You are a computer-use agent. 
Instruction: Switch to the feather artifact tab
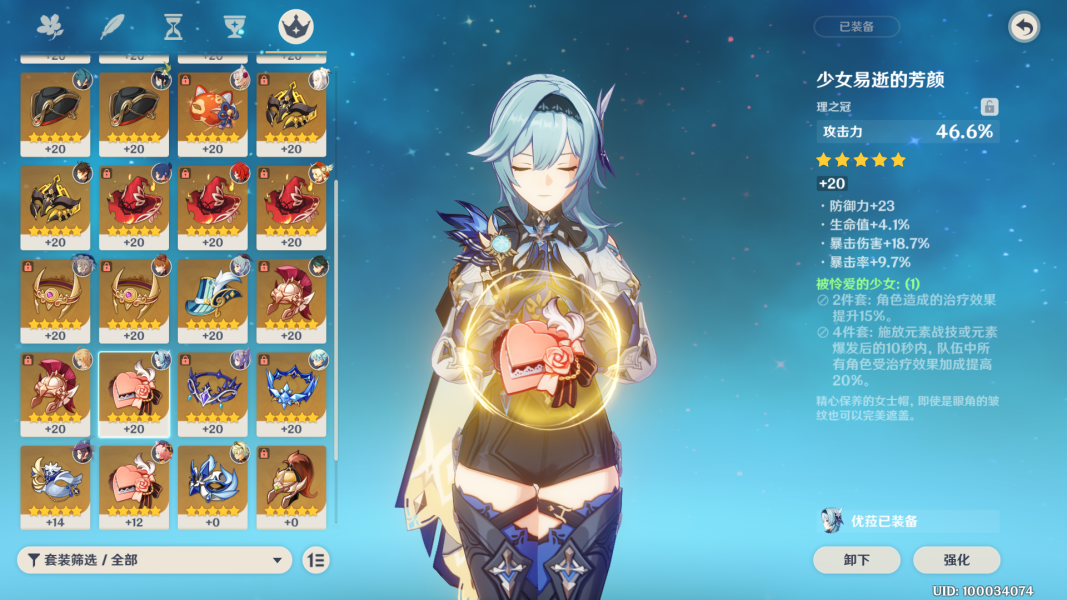(111, 27)
